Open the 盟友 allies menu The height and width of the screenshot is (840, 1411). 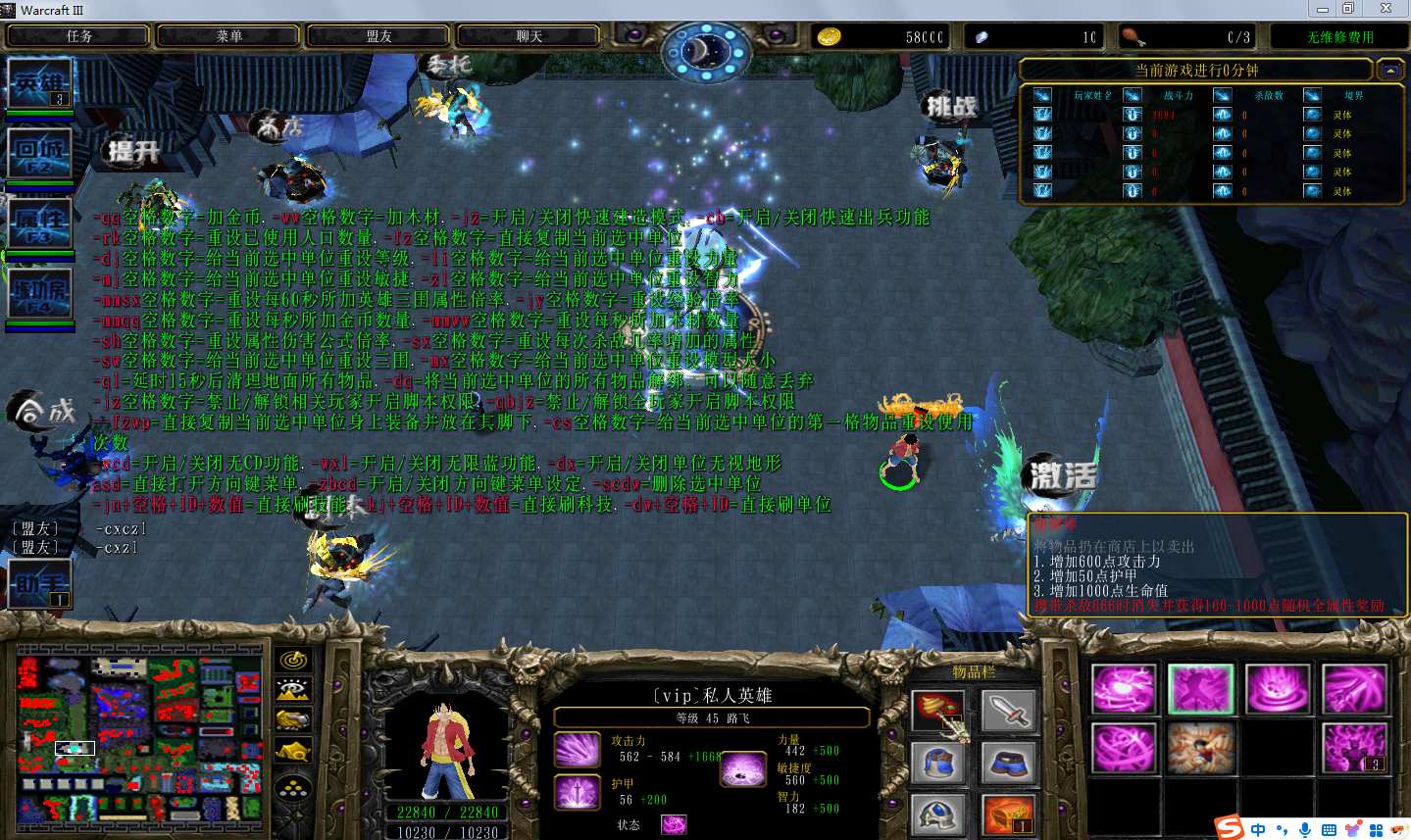(x=378, y=36)
